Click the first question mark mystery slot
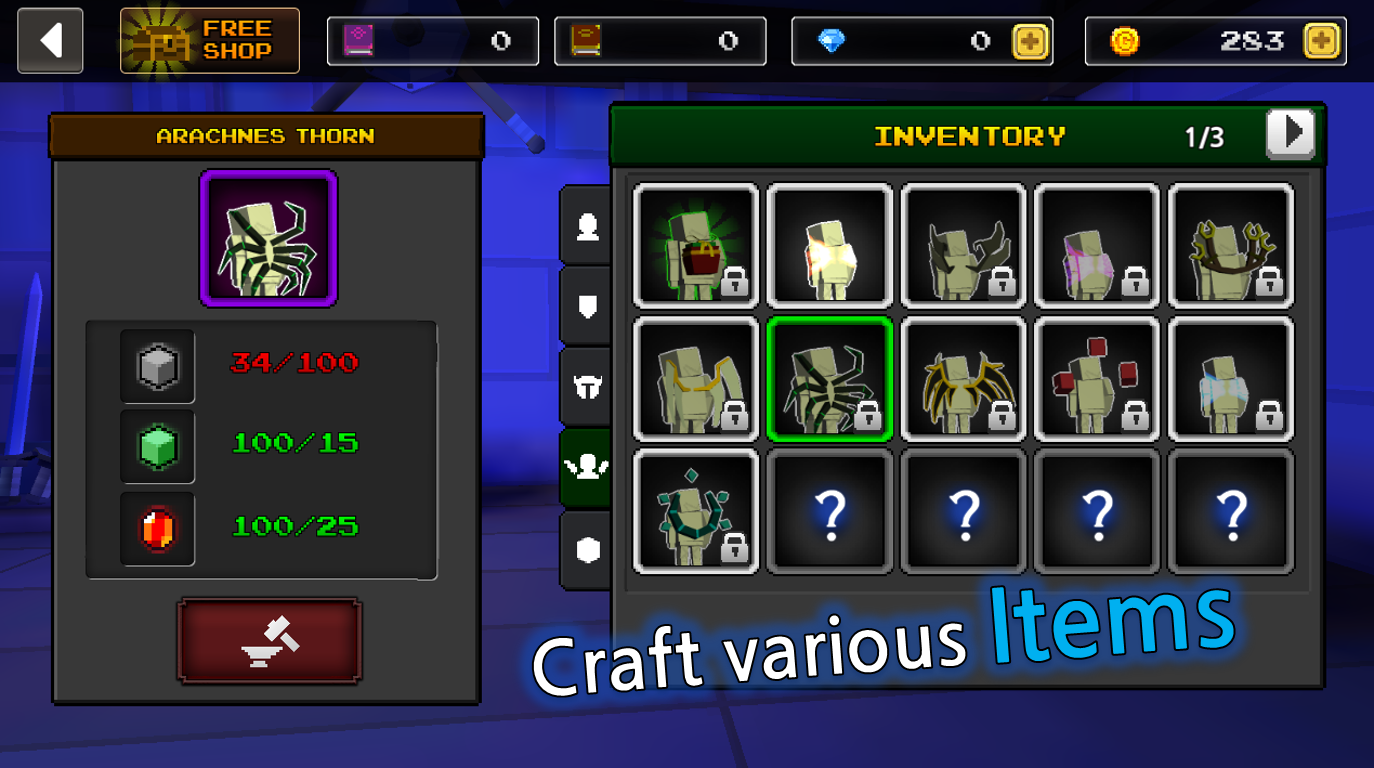This screenshot has width=1374, height=768. point(829,511)
